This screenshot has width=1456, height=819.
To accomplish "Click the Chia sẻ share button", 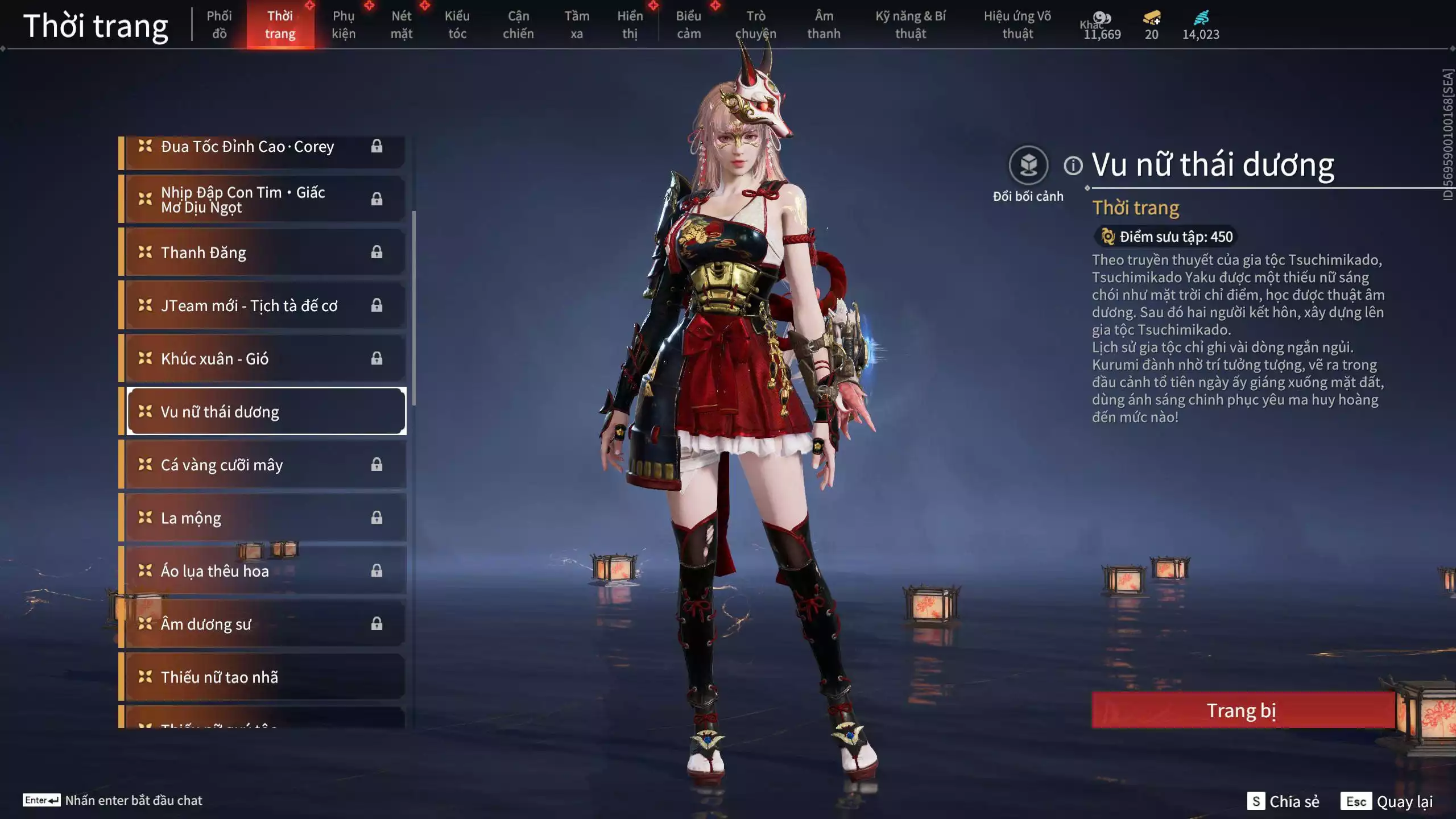I will (1284, 801).
